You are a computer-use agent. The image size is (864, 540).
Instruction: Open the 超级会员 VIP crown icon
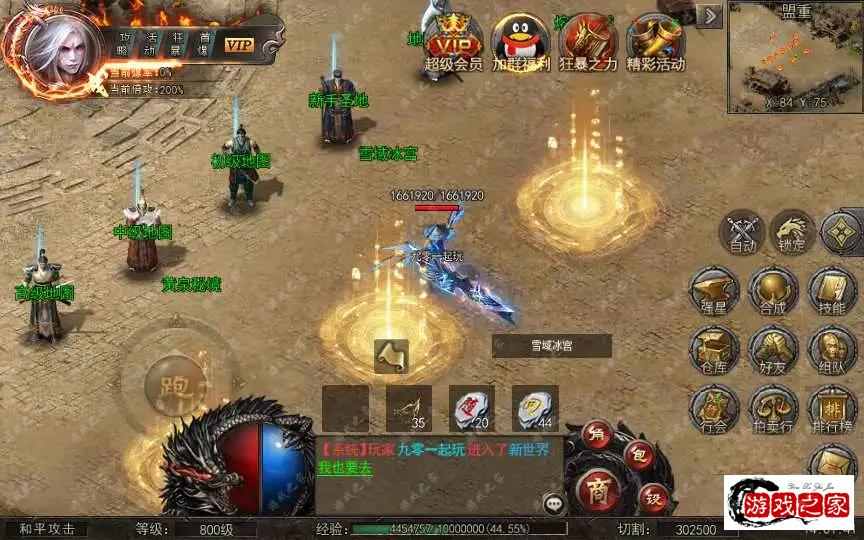coord(453,38)
